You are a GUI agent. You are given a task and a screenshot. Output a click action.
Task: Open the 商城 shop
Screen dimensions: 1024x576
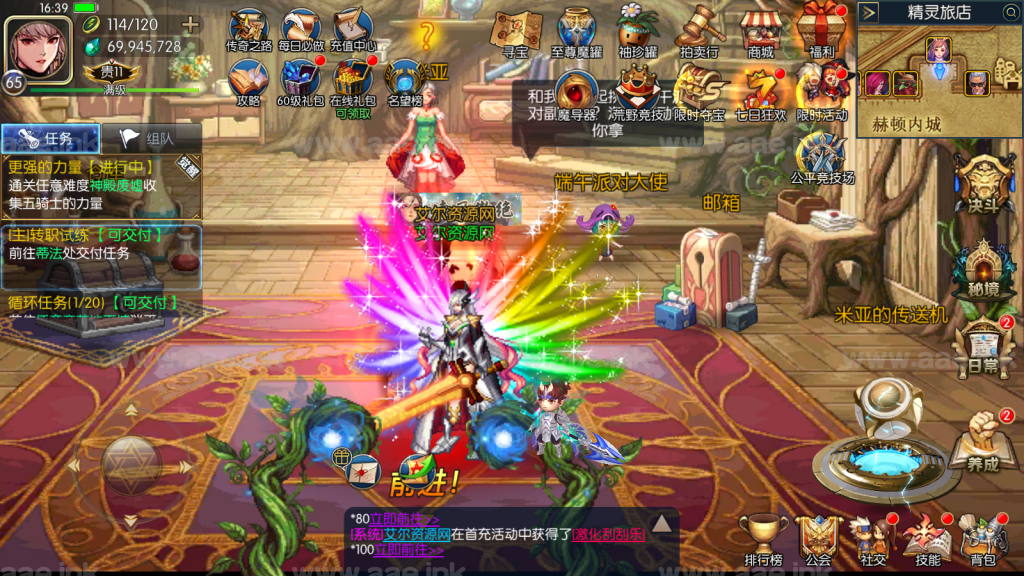(x=760, y=30)
